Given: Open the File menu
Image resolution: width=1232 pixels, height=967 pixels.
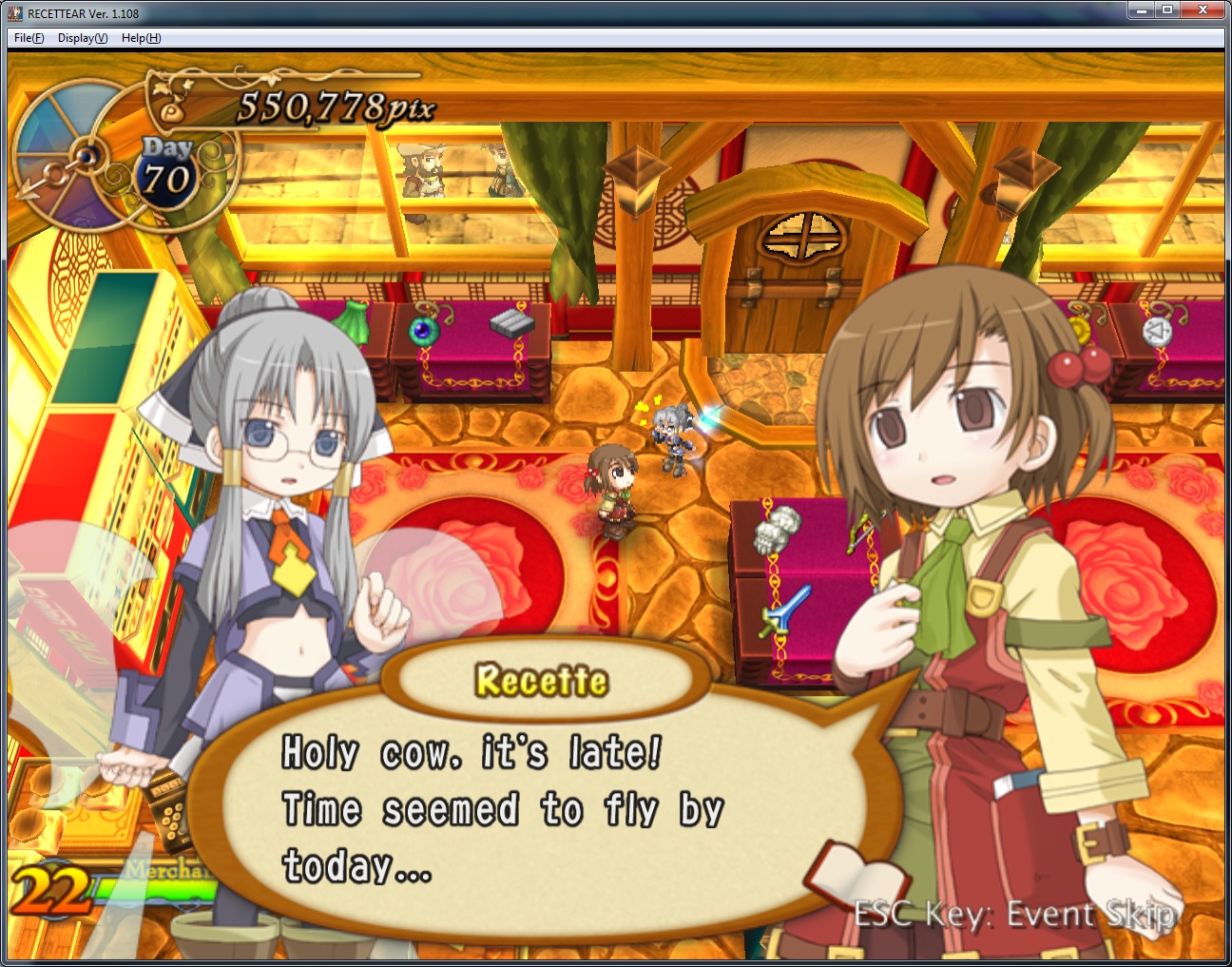Looking at the screenshot, I should coord(29,38).
